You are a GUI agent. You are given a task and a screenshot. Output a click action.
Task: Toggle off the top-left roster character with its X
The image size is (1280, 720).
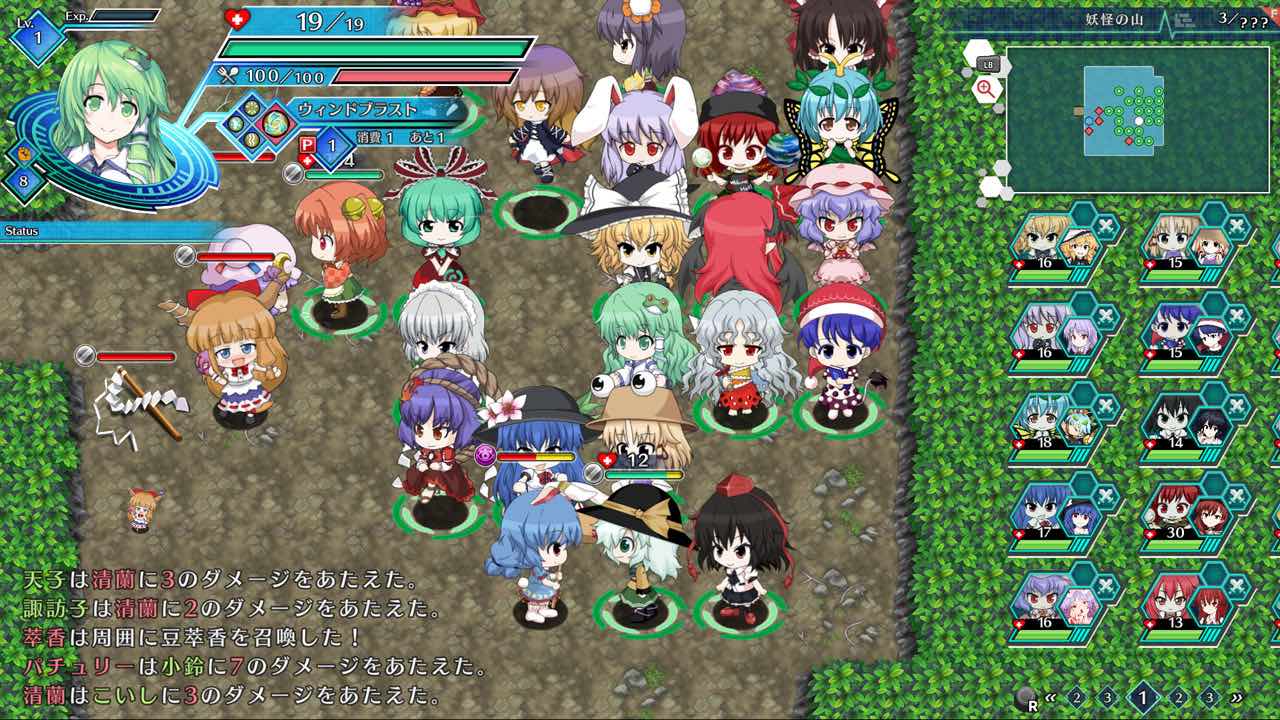point(1105,224)
